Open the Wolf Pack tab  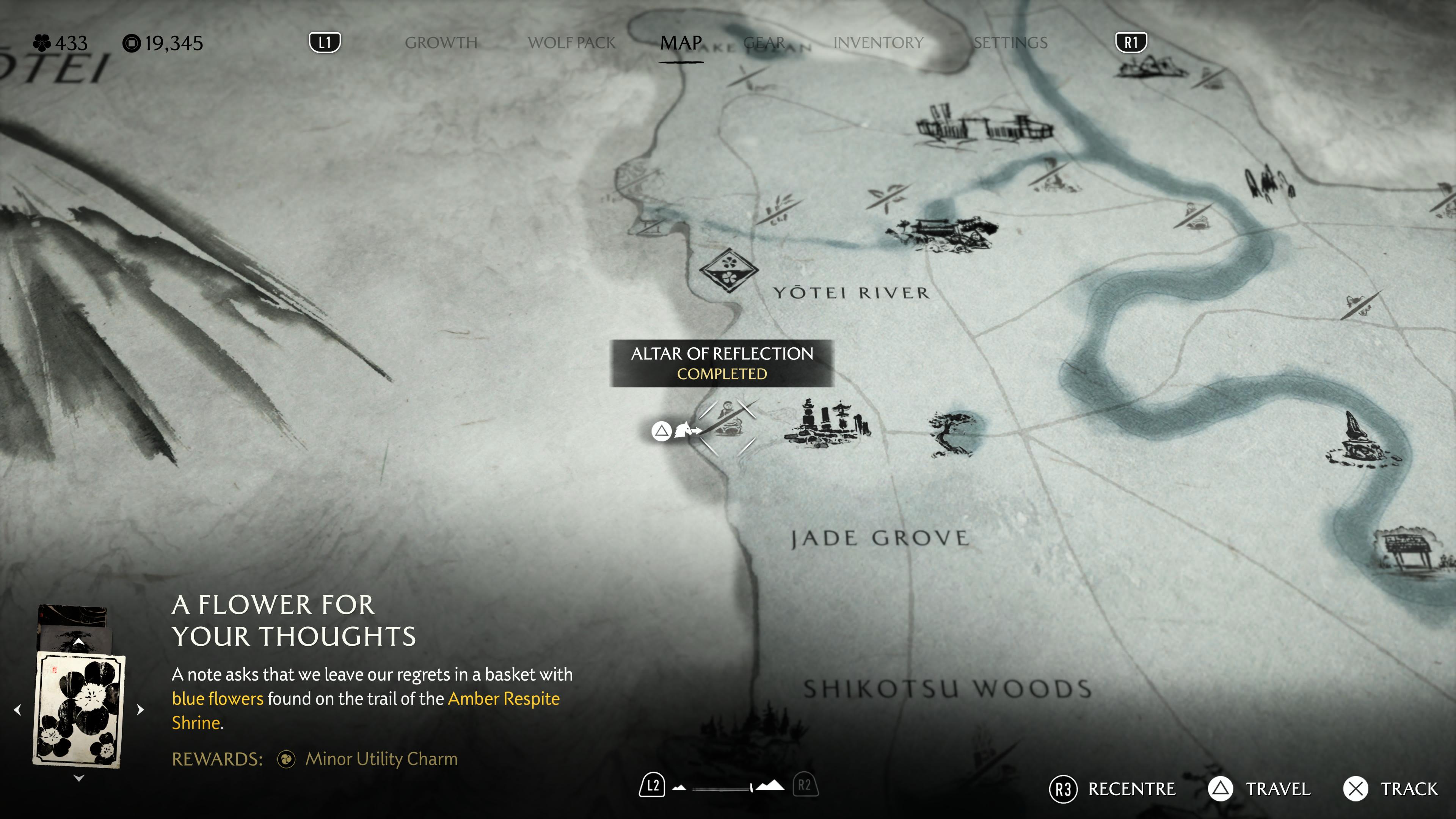pos(571,43)
